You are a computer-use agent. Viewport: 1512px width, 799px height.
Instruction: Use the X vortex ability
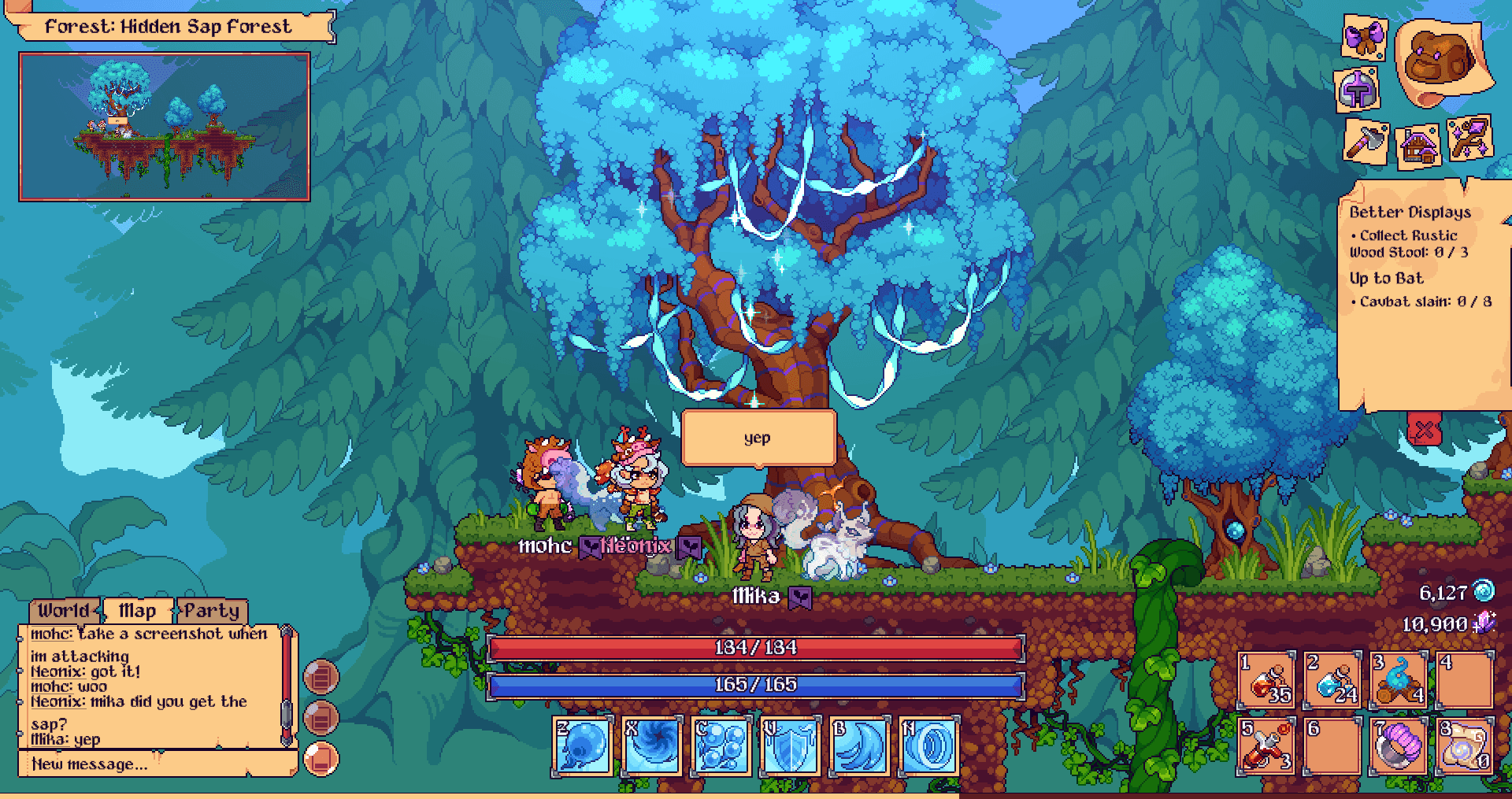pyautogui.click(x=652, y=744)
